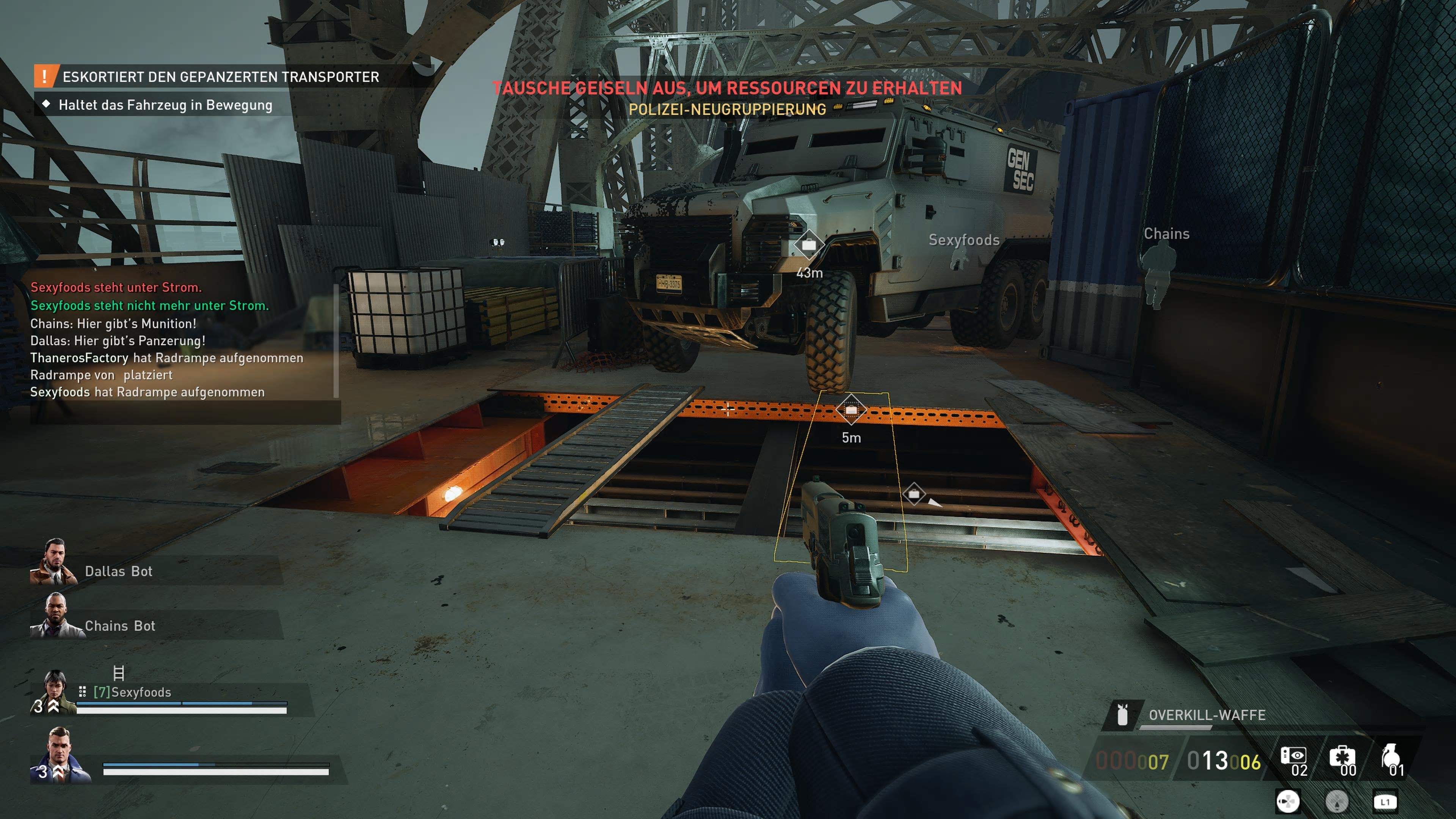Viewport: 1456px width, 819px height.
Task: Click the Dallas Bot teammate entry
Action: point(118,571)
